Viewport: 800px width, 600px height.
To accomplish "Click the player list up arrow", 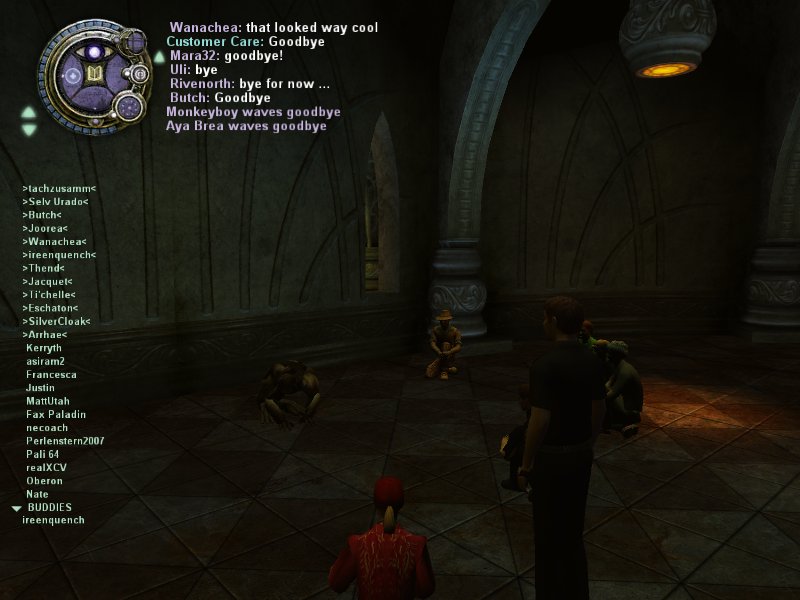I will pyautogui.click(x=29, y=112).
